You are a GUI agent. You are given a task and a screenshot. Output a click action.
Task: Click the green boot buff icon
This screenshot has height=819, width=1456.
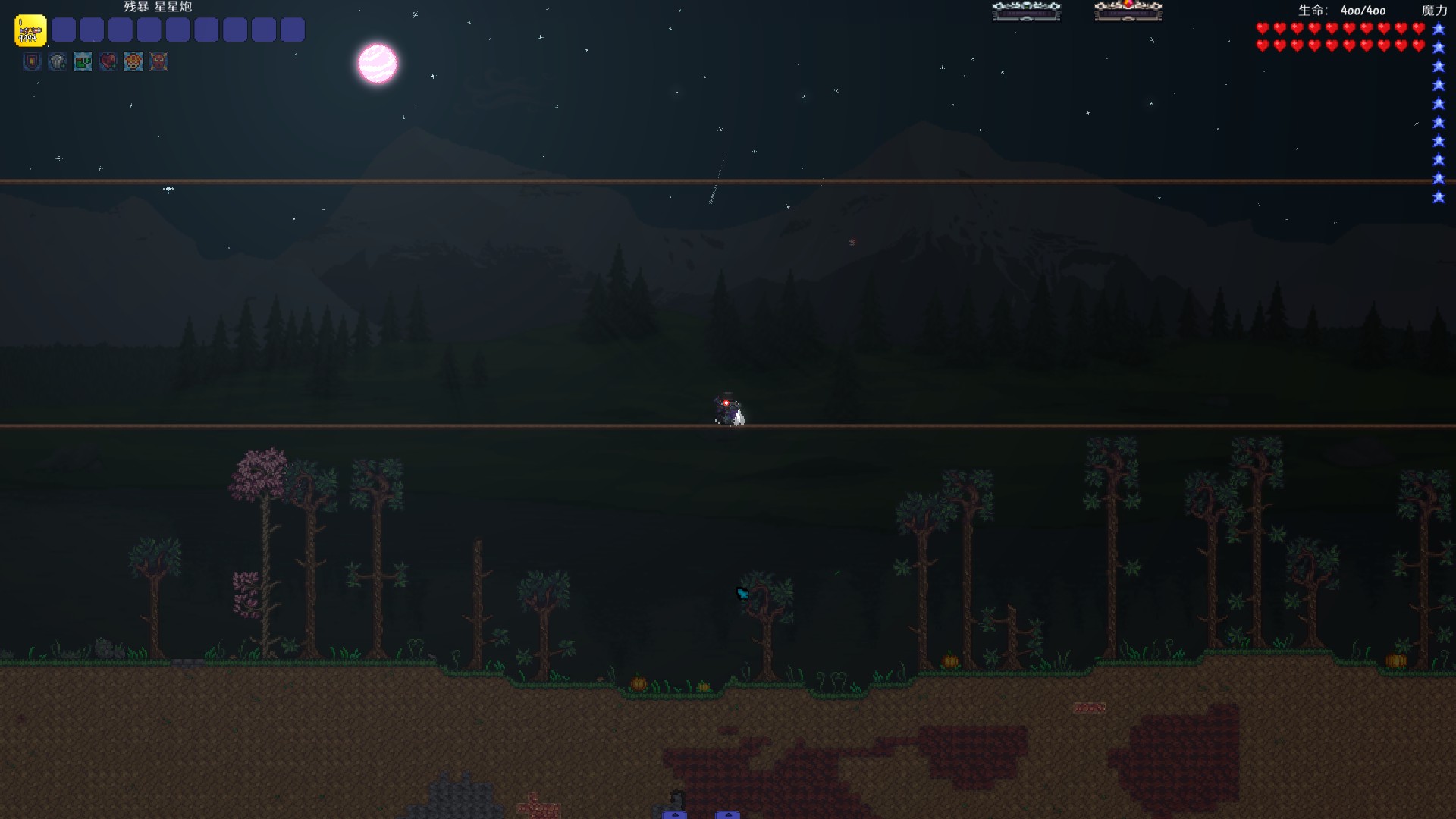[x=83, y=61]
